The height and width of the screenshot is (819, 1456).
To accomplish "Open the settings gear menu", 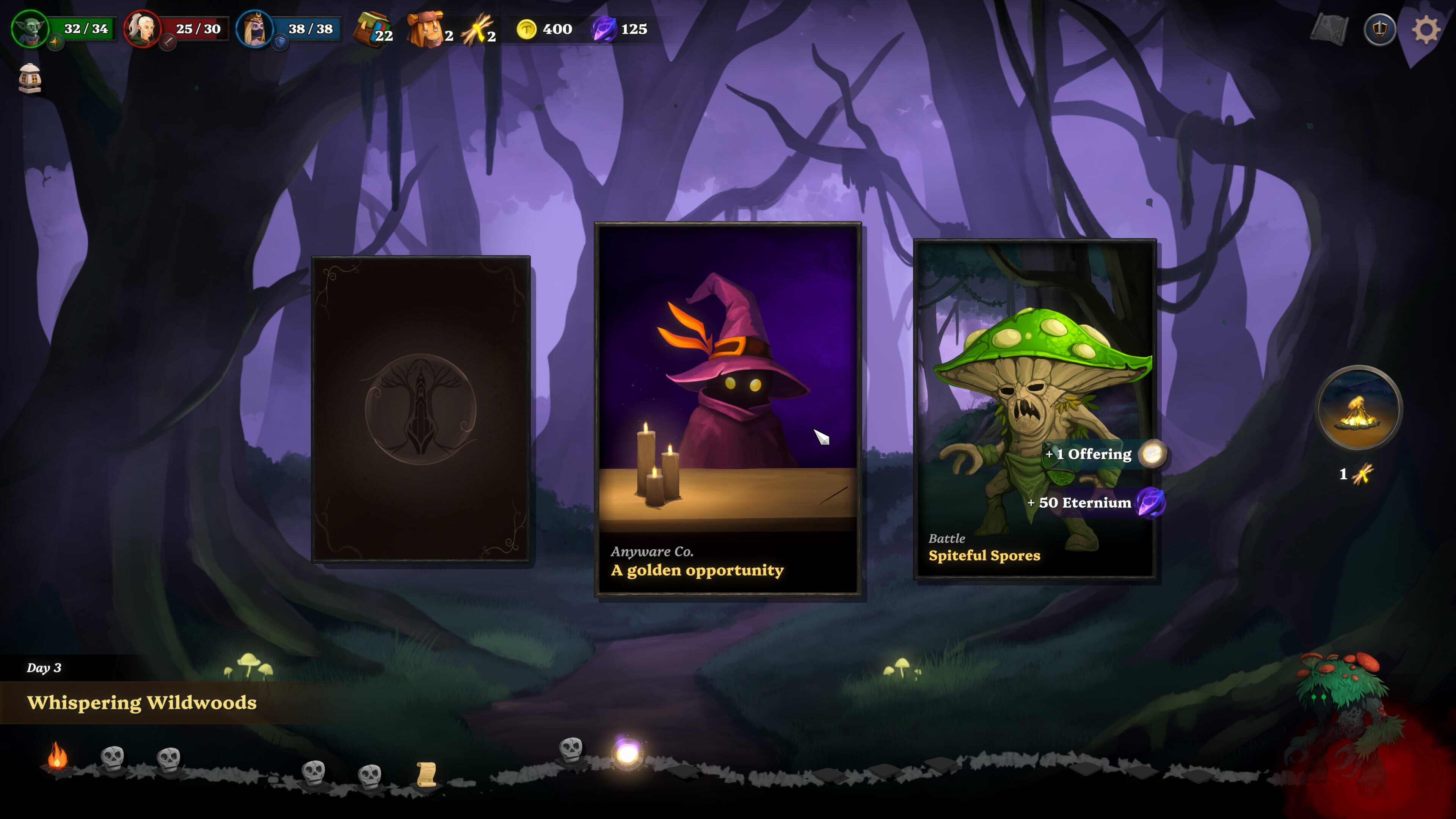I will point(1426,30).
